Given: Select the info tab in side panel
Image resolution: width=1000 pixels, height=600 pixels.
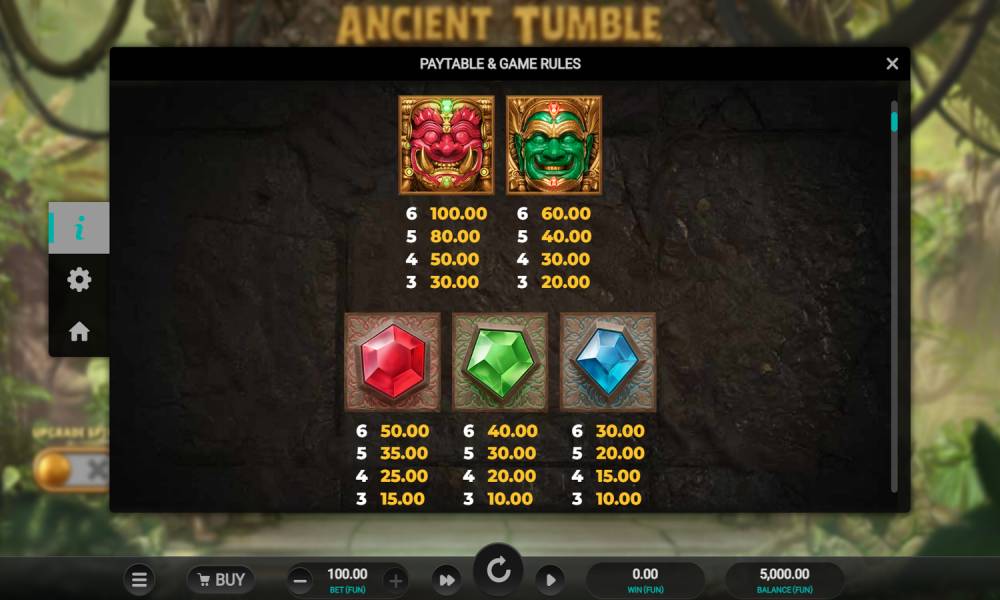Looking at the screenshot, I should pos(79,228).
